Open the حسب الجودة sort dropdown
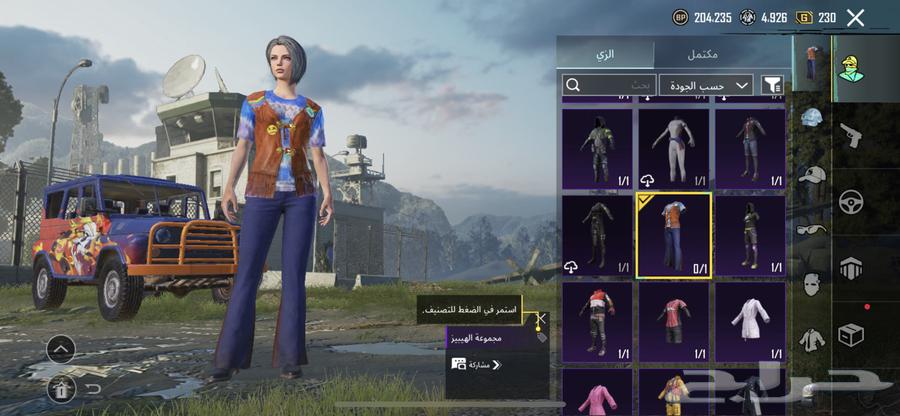Image resolution: width=900 pixels, height=416 pixels. (x=705, y=85)
